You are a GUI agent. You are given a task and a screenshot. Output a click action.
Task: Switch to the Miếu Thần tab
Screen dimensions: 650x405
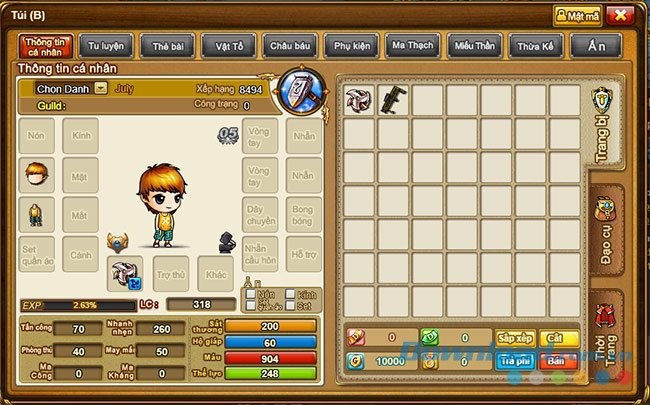473,46
